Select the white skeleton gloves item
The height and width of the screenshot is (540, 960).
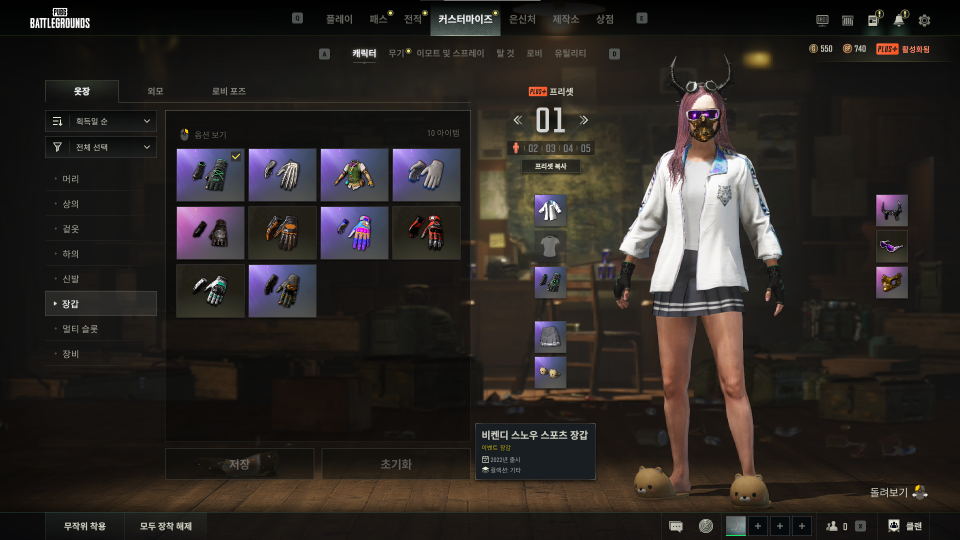282,175
